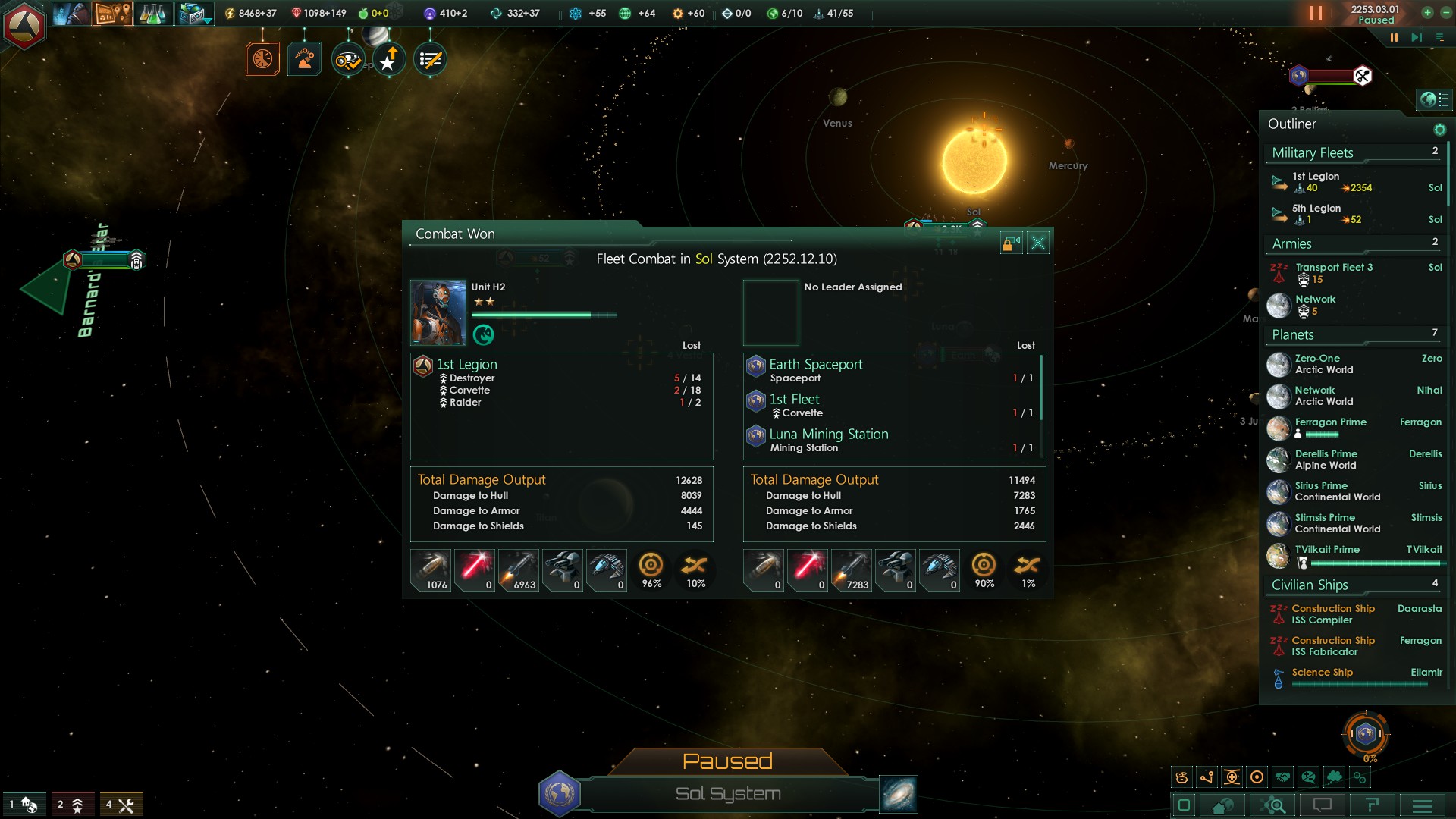
Task: Open the research flasks technology panel
Action: (152, 14)
